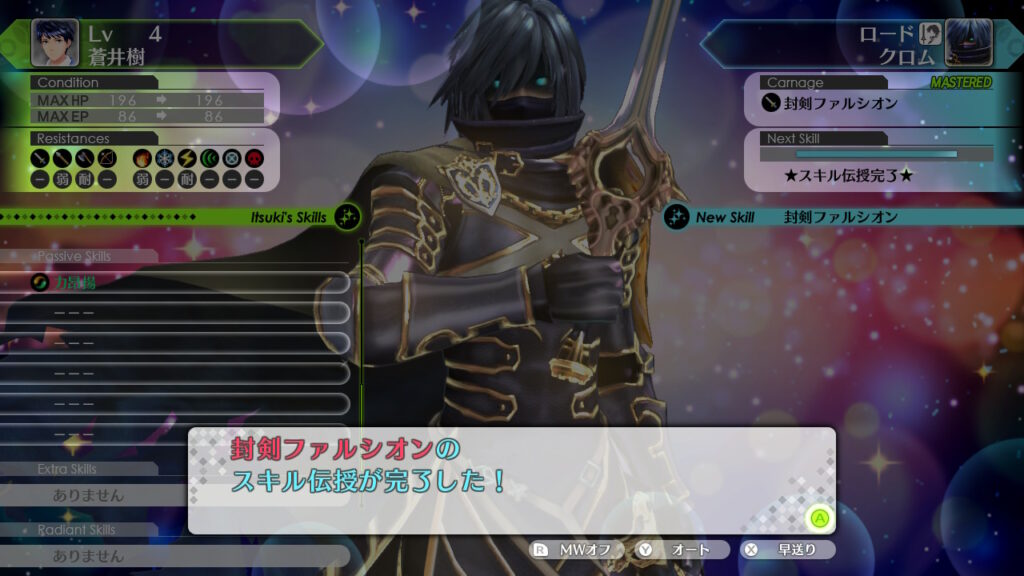Advance the skill inheritance message box
This screenshot has width=1024, height=576.
[819, 518]
